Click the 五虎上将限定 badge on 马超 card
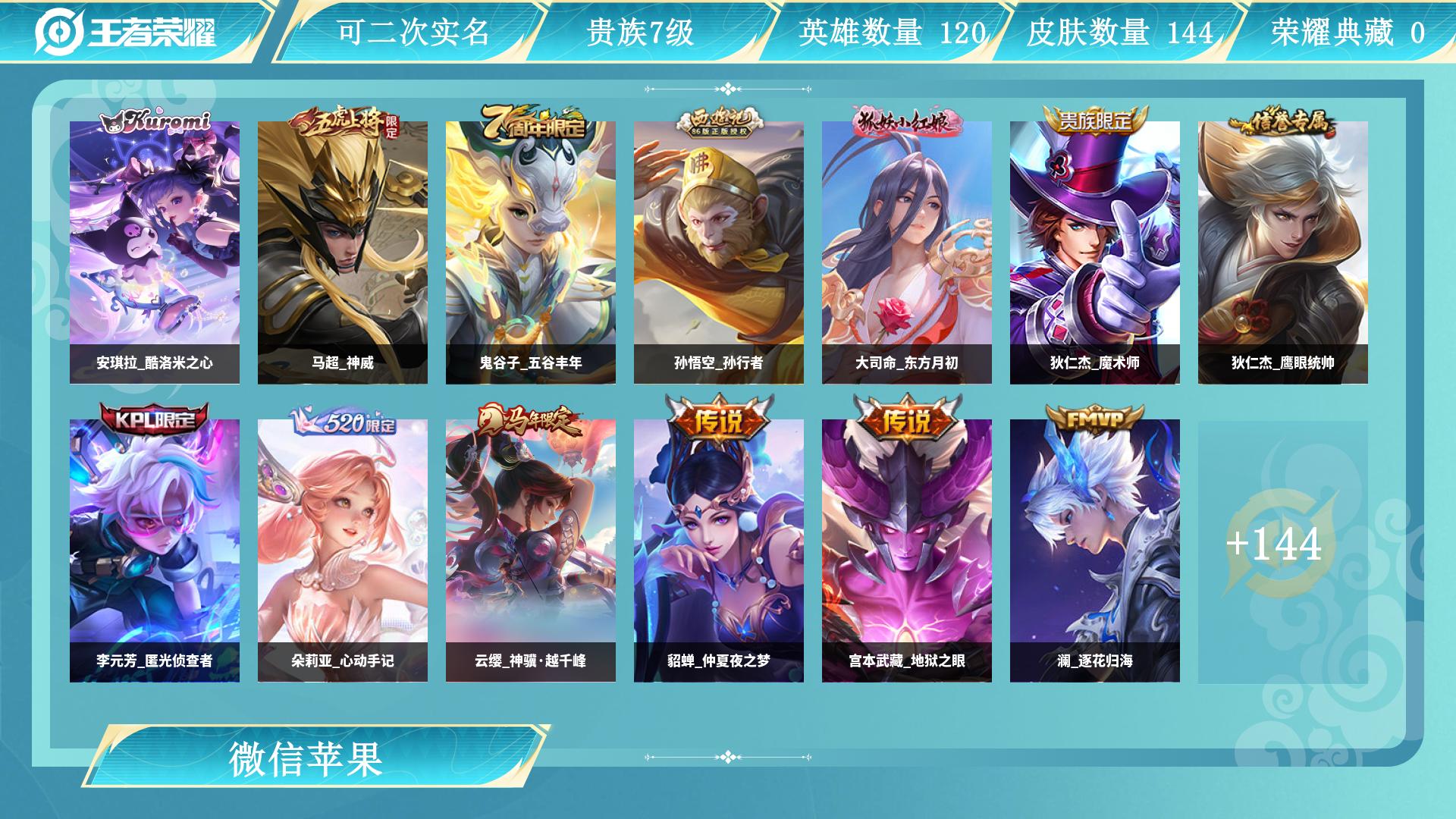This screenshot has width=1456, height=819. point(345,121)
